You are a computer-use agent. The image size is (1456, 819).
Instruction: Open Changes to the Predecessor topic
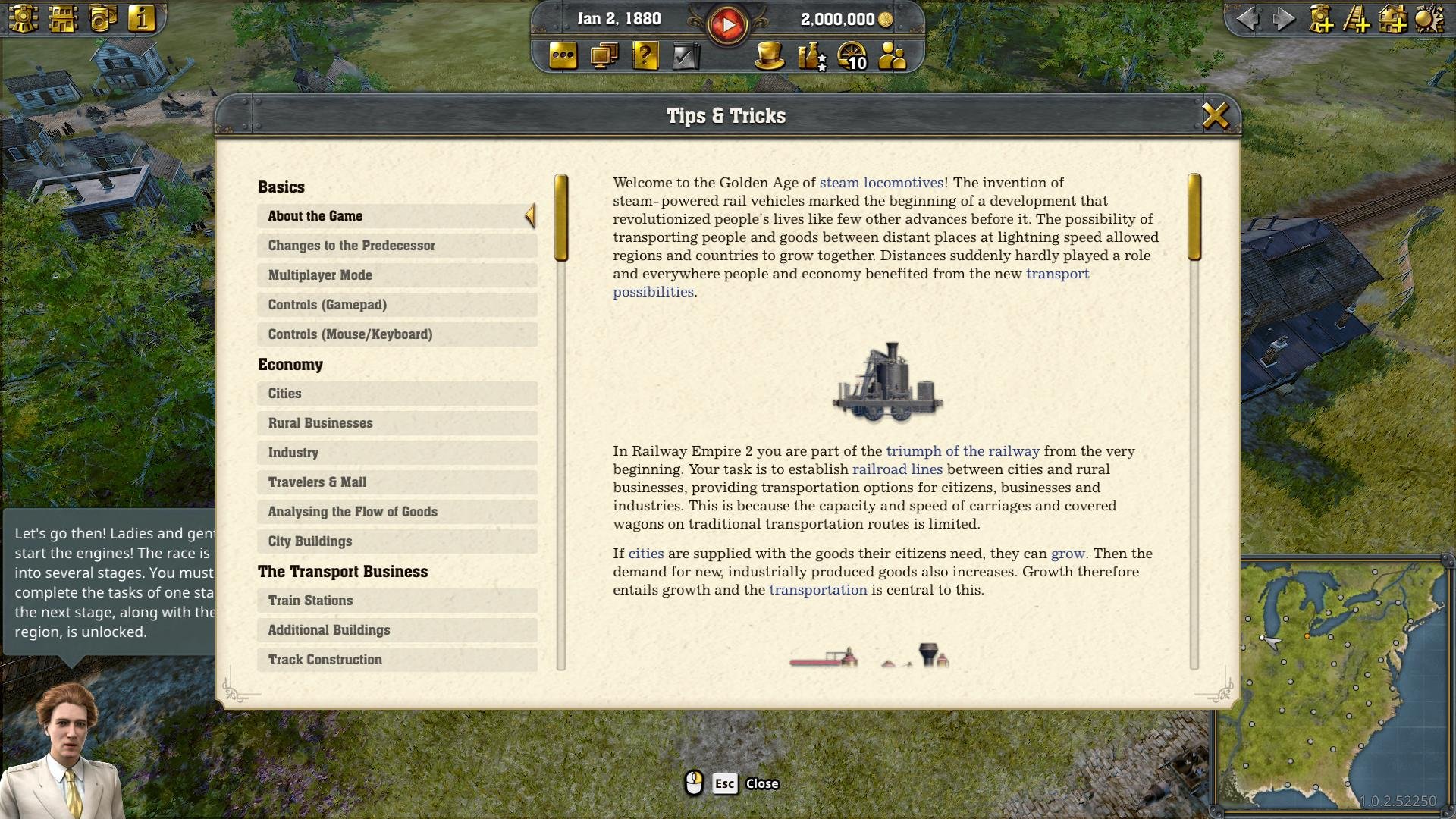click(396, 246)
